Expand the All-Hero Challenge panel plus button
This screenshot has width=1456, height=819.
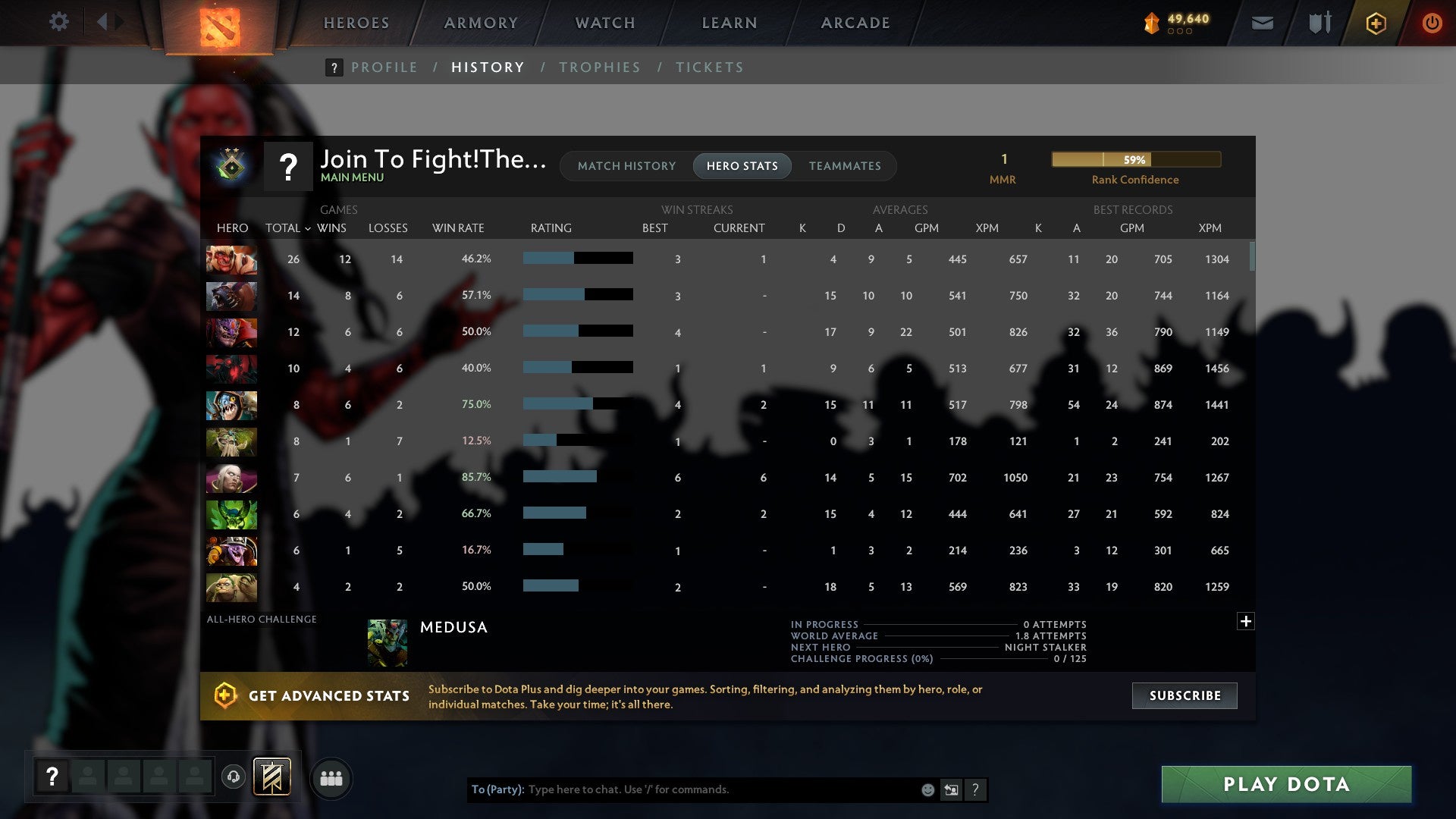[1245, 621]
